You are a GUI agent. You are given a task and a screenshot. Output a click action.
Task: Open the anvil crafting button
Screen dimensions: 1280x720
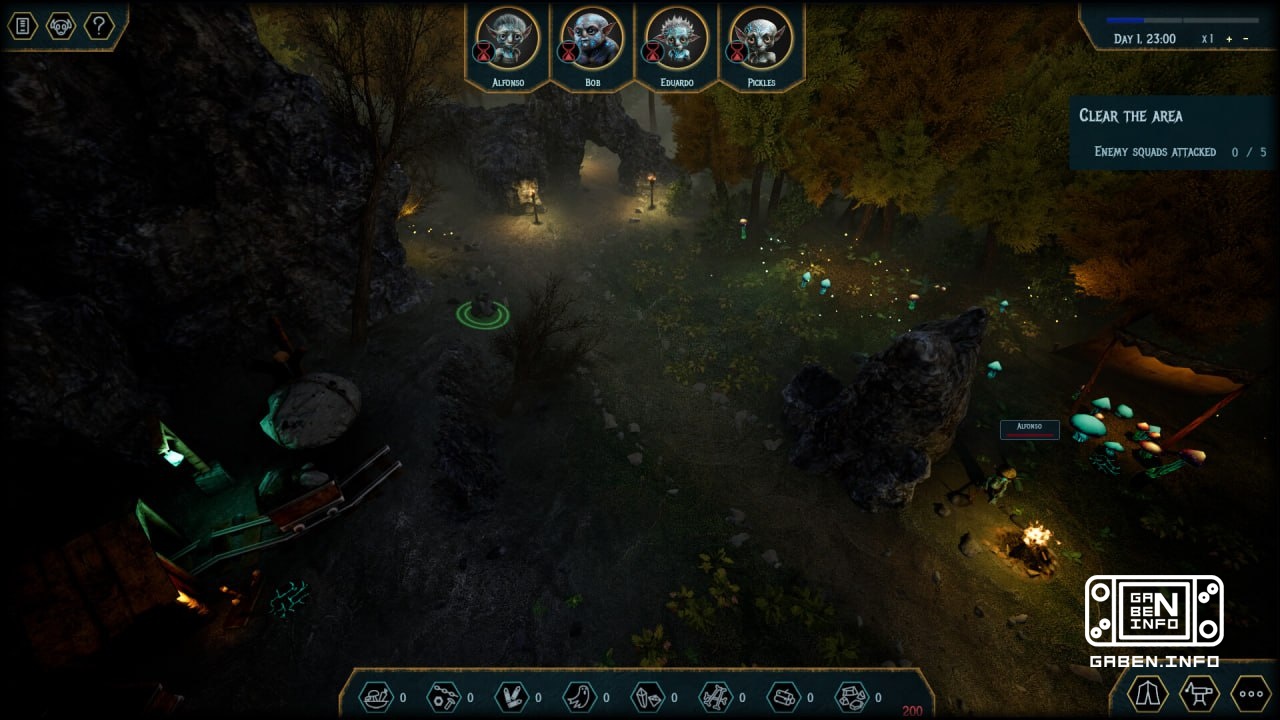pyautogui.click(x=1198, y=692)
